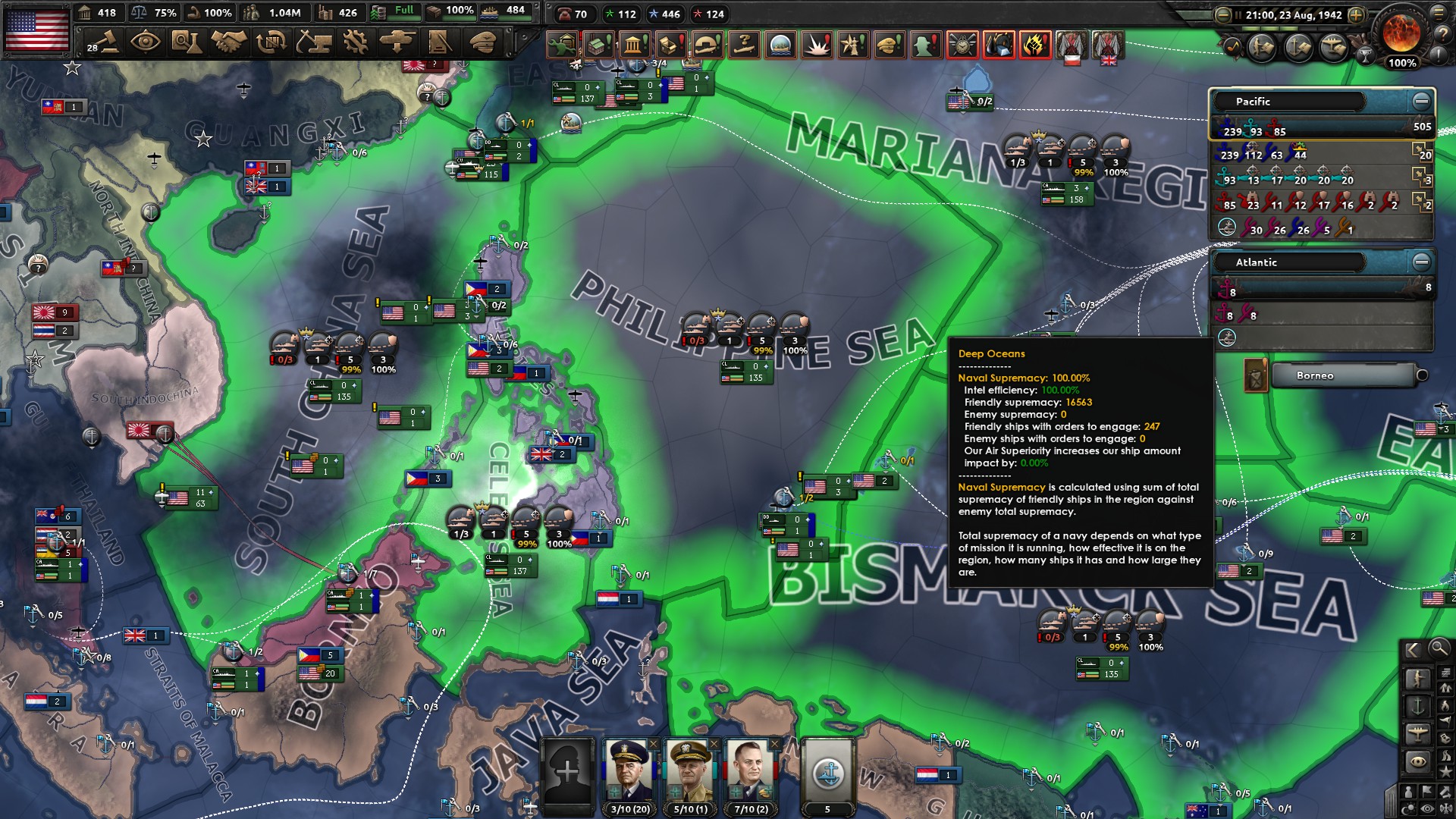Open Diplomacy using the handshake icon
The height and width of the screenshot is (819, 1456).
pyautogui.click(x=227, y=43)
